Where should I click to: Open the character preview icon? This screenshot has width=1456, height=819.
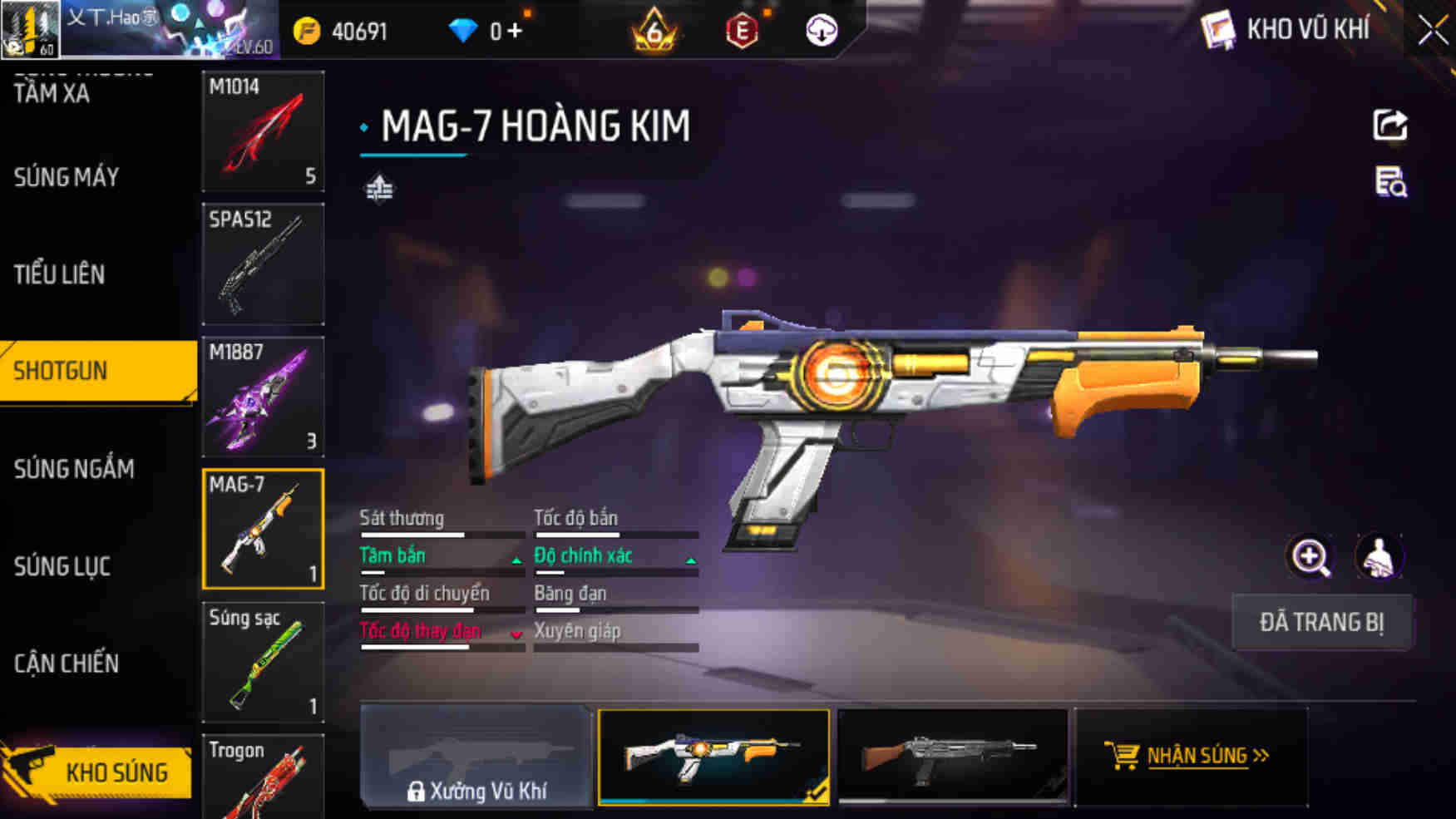point(1379,557)
